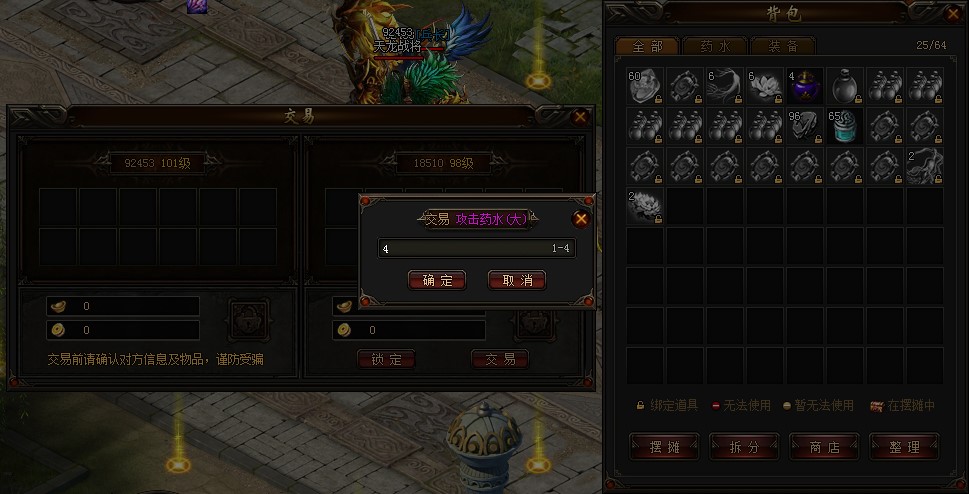The width and height of the screenshot is (969, 494).
Task: Confirm the quantity with 确定
Action: pyautogui.click(x=437, y=280)
